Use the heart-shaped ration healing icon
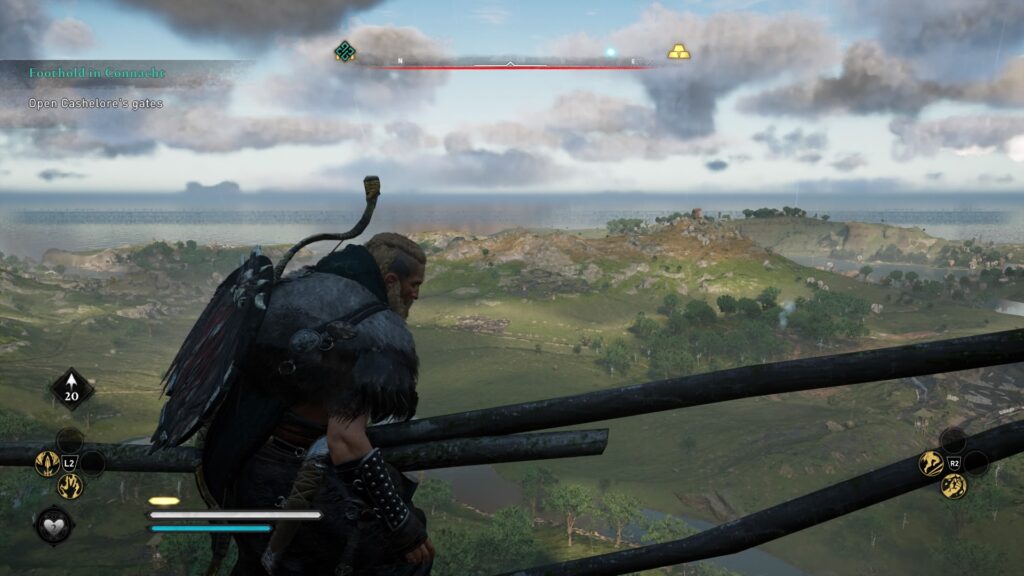1024x576 pixels. click(x=53, y=524)
